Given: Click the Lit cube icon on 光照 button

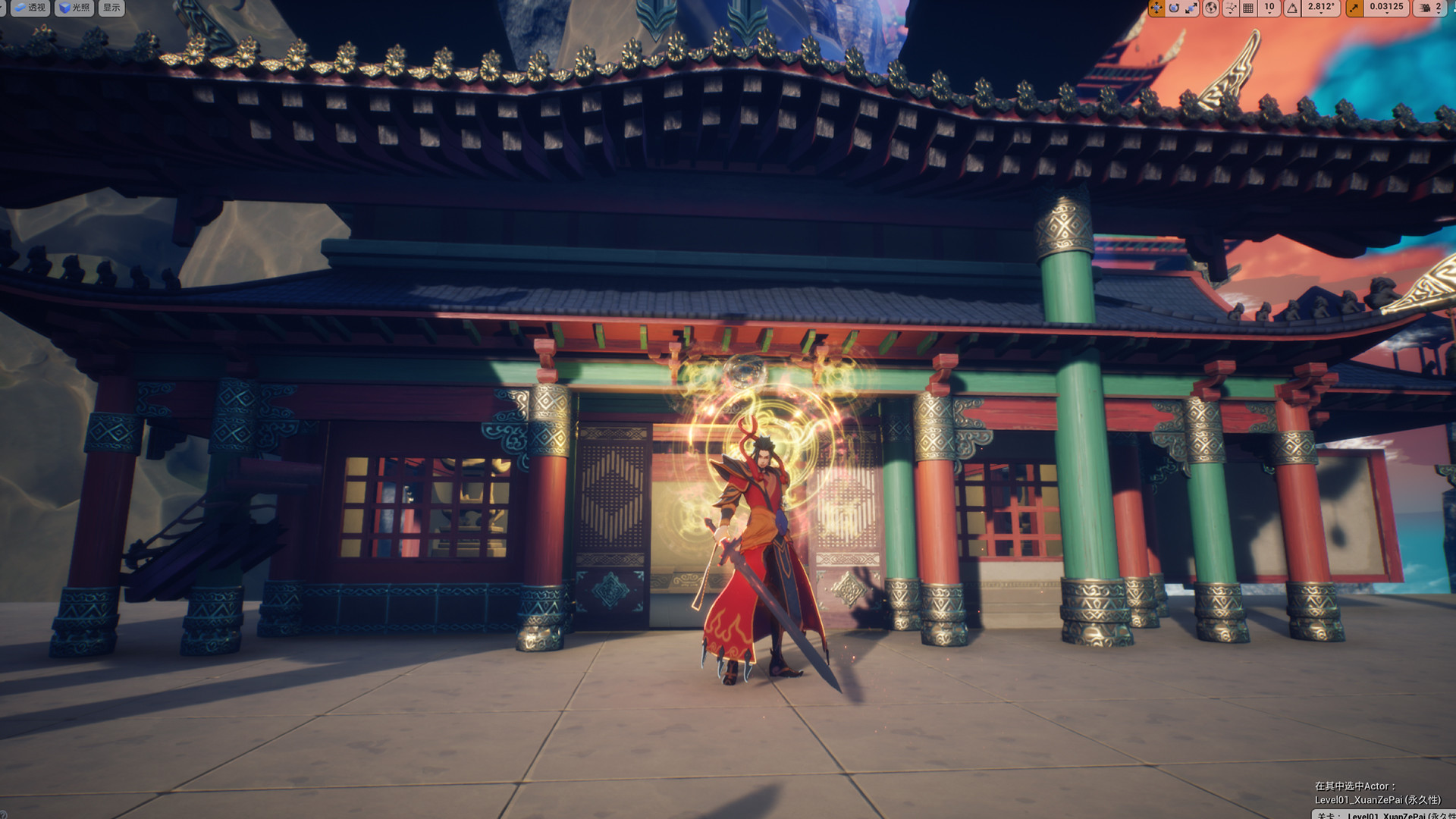Looking at the screenshot, I should point(64,8).
